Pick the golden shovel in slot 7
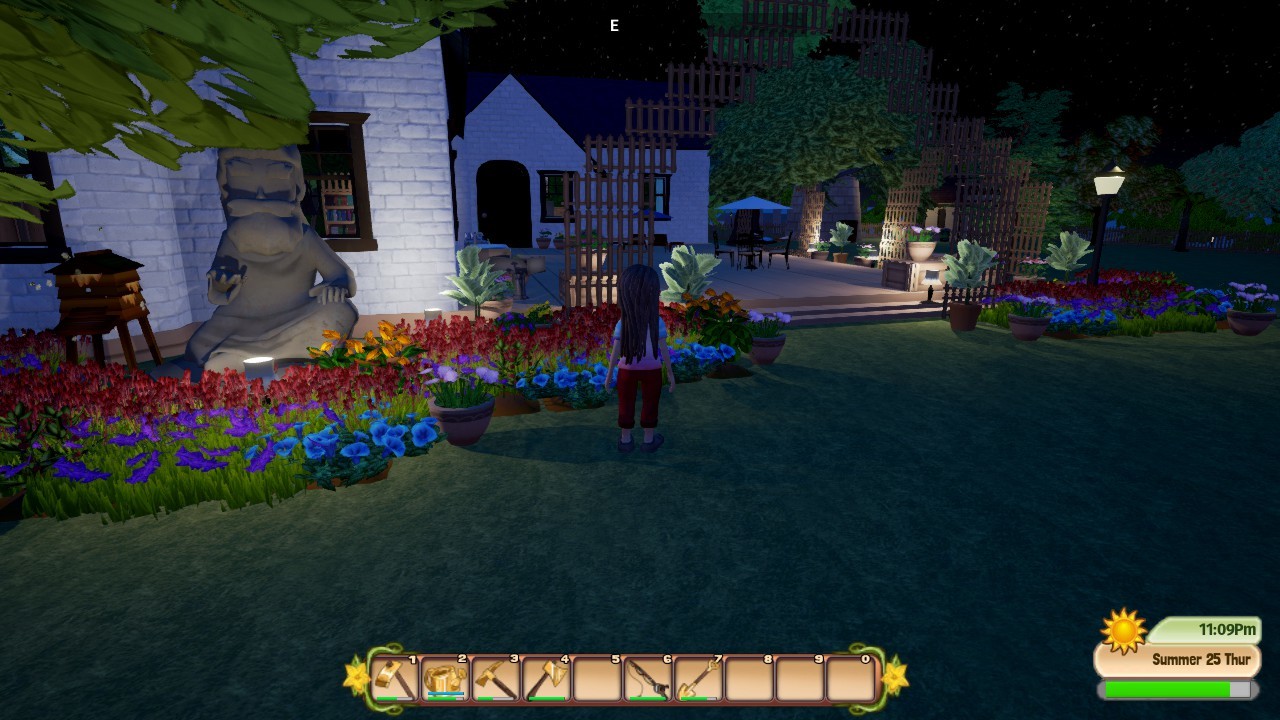Screen dimensions: 1280x720 tap(699, 679)
